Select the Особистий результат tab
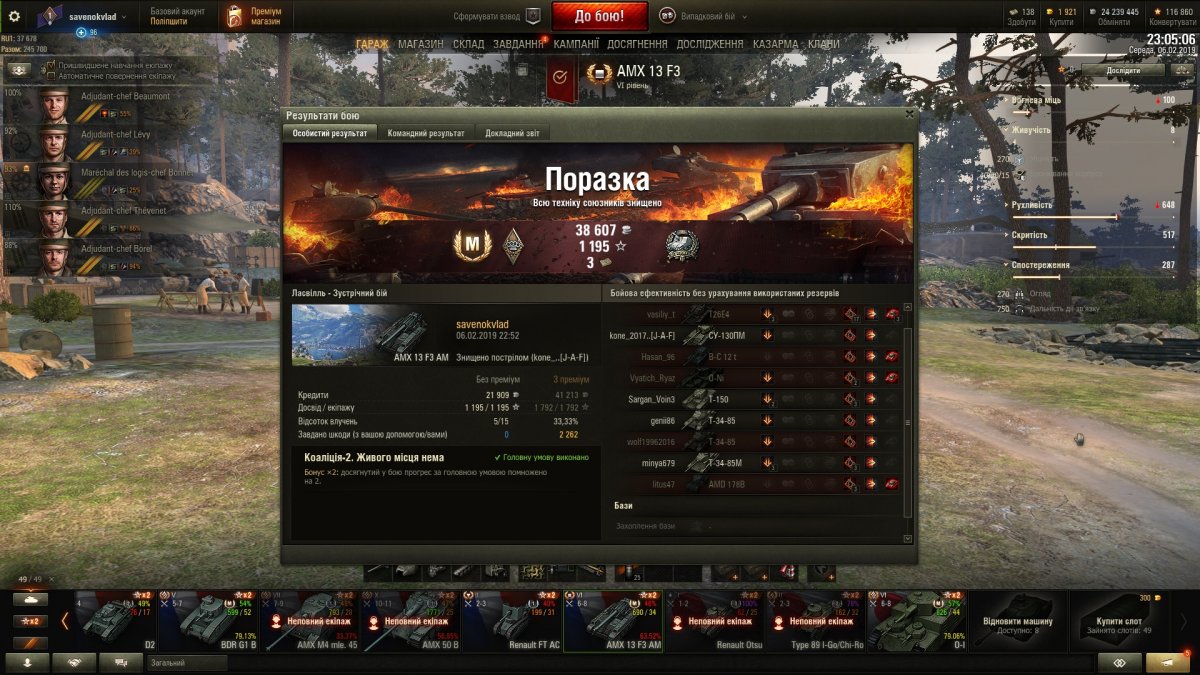 coord(330,133)
